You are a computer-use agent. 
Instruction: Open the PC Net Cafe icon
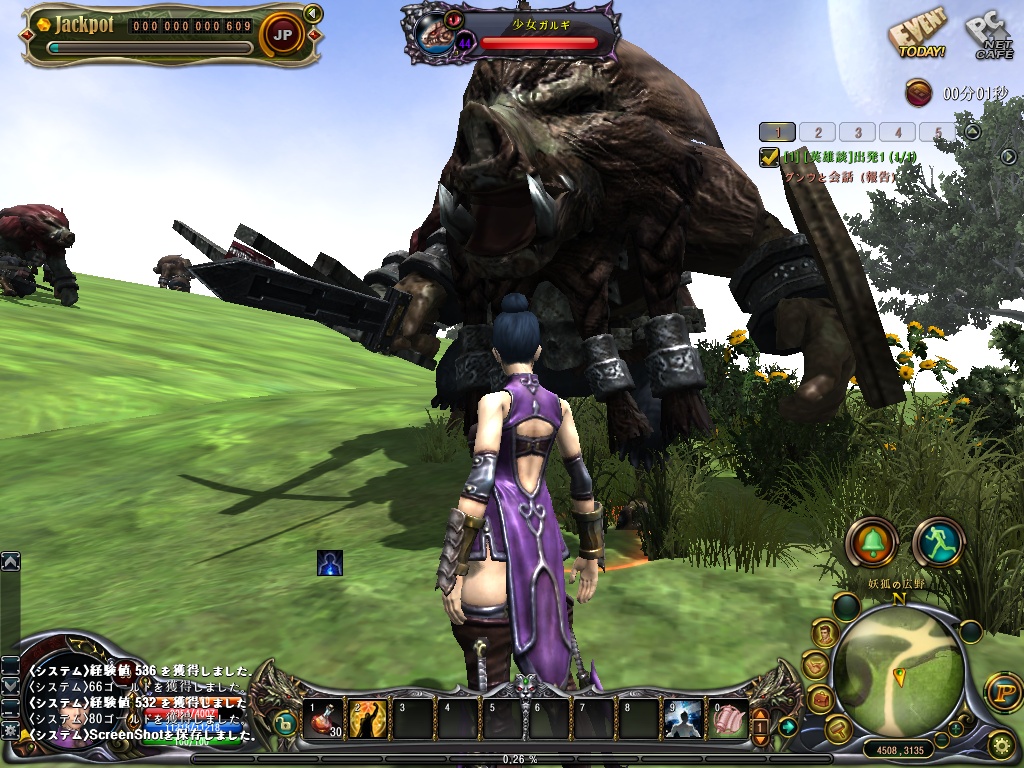click(x=988, y=38)
